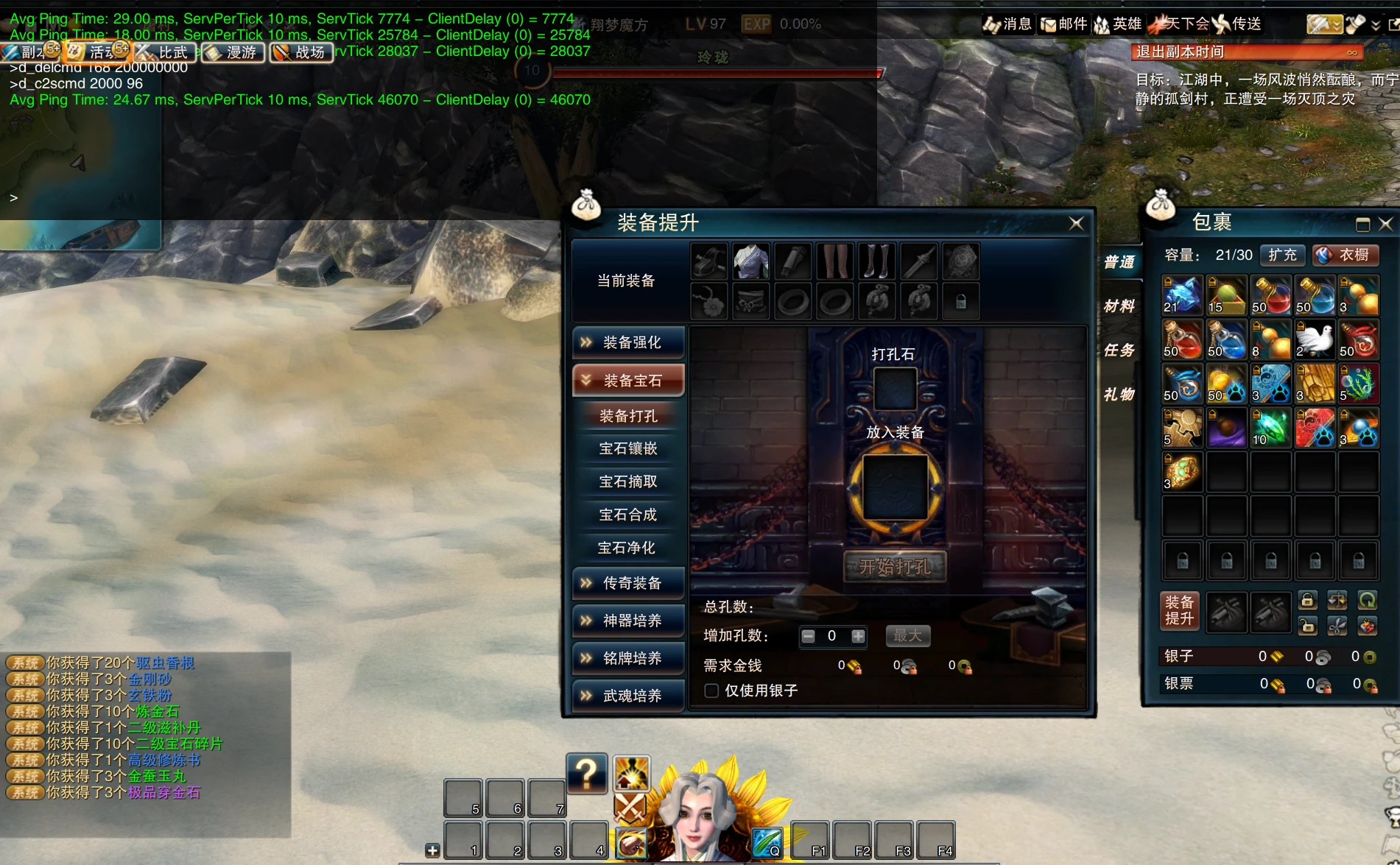Open the 衣橱 wardrobe
Screen dimensions: 1400x865
1346,255
